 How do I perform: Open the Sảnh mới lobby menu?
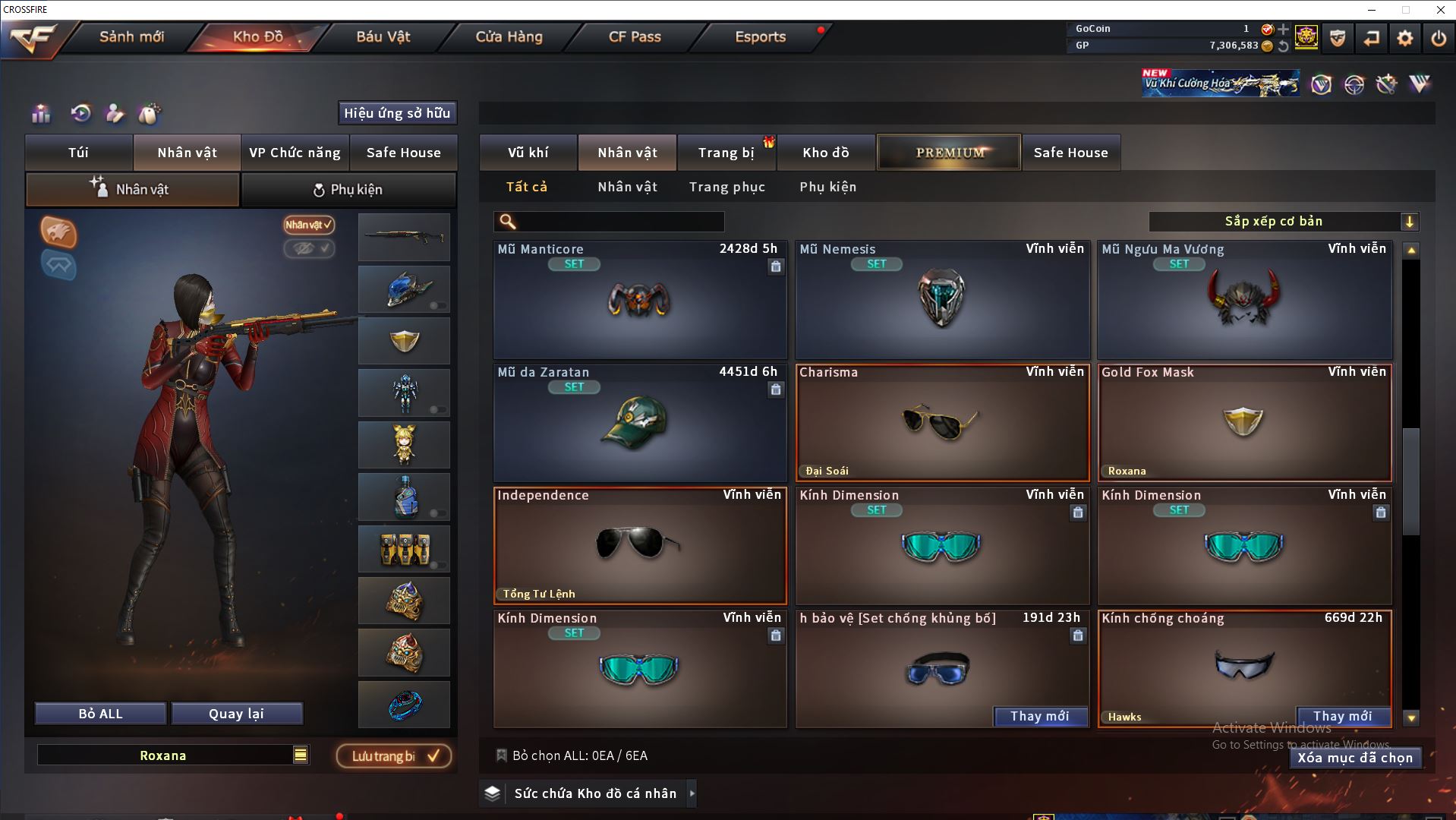pyautogui.click(x=131, y=36)
